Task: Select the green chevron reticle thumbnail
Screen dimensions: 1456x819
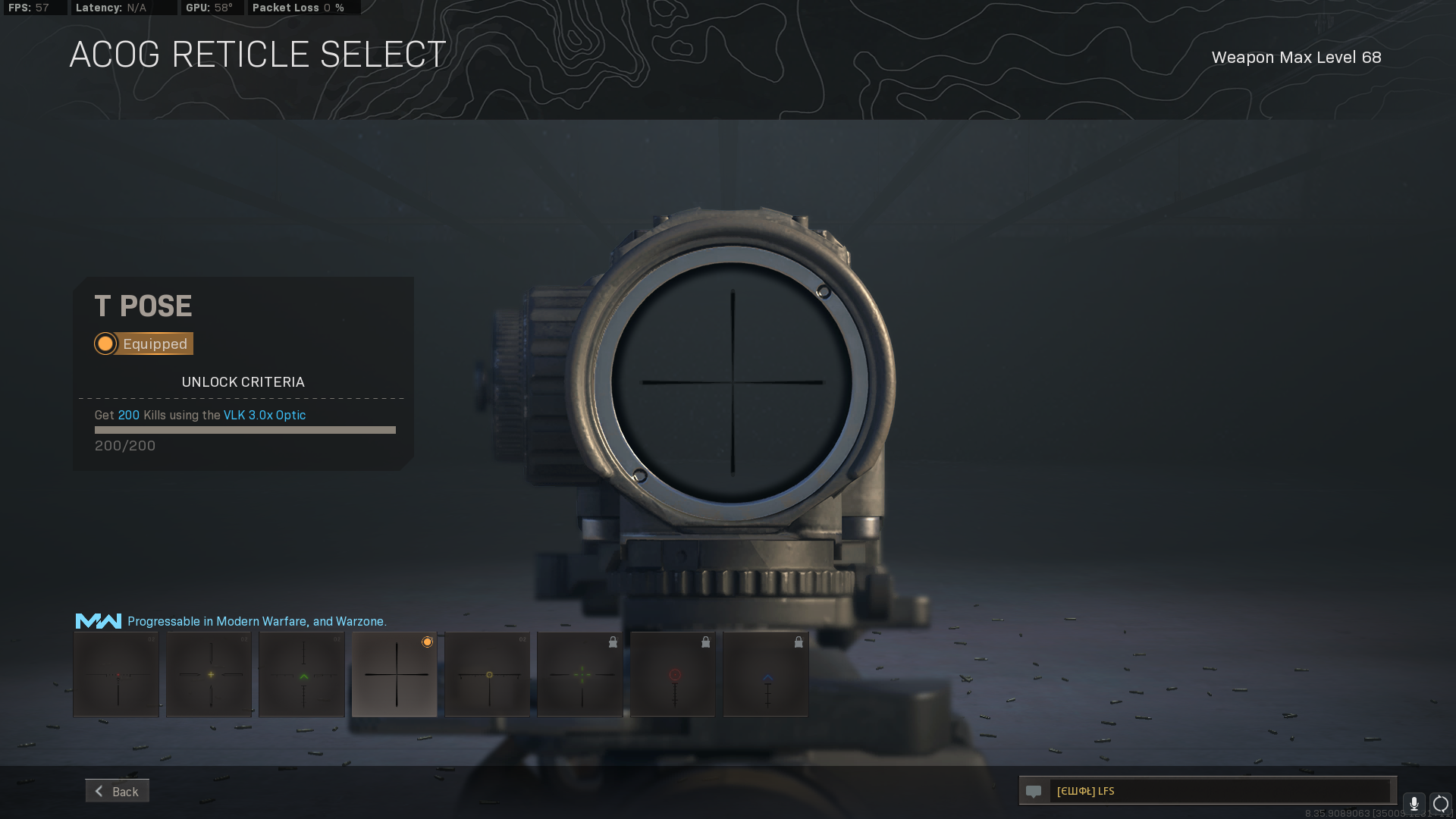Action: (301, 673)
